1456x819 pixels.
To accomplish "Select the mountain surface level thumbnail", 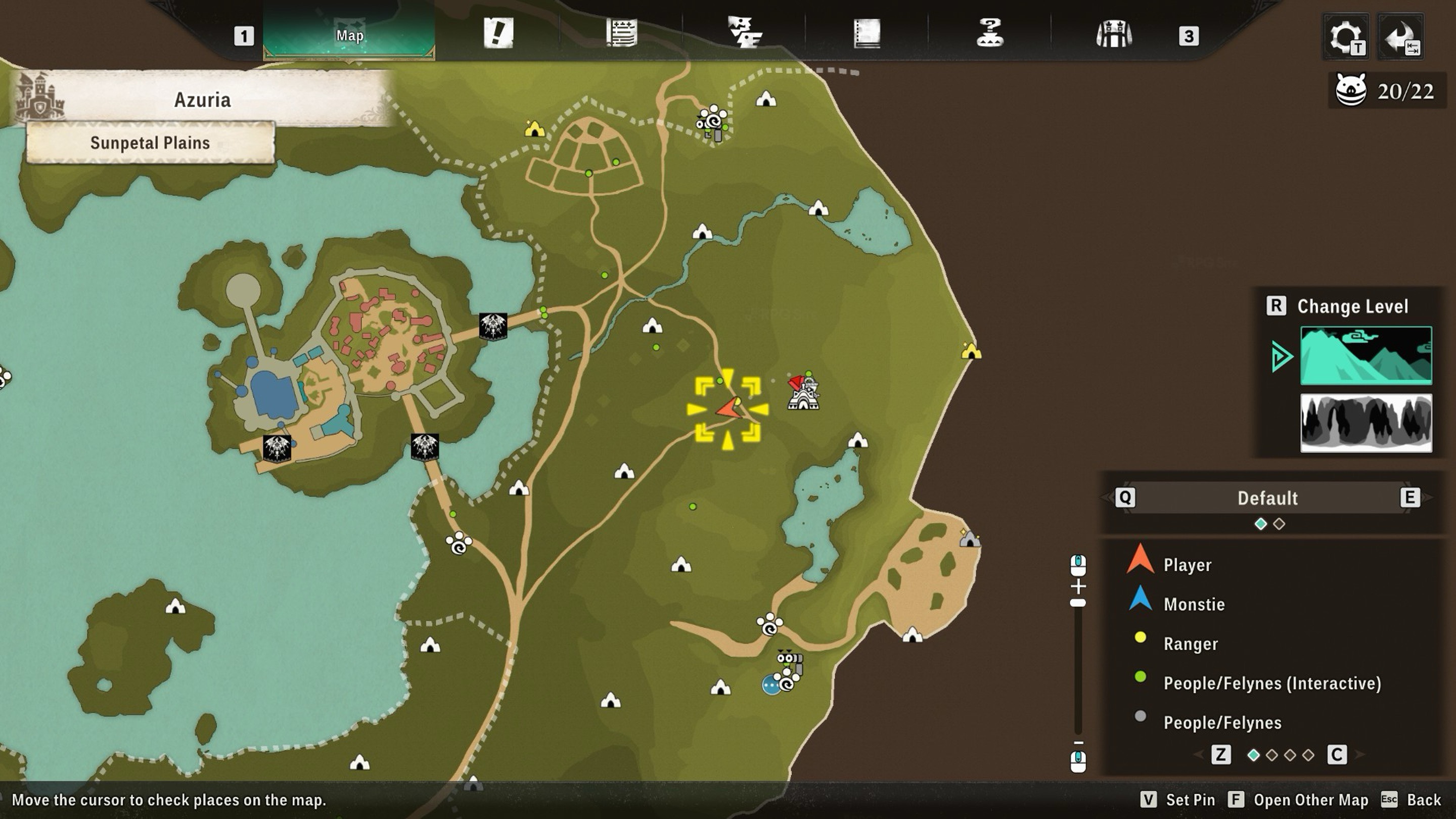I will pyautogui.click(x=1366, y=355).
